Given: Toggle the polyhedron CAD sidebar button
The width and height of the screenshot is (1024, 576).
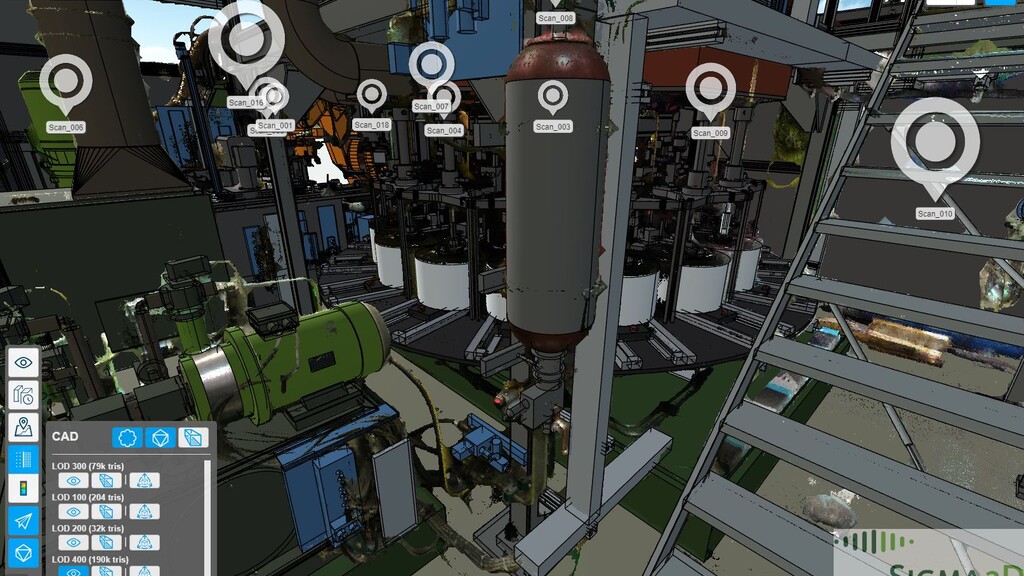Looking at the screenshot, I should point(24,553).
